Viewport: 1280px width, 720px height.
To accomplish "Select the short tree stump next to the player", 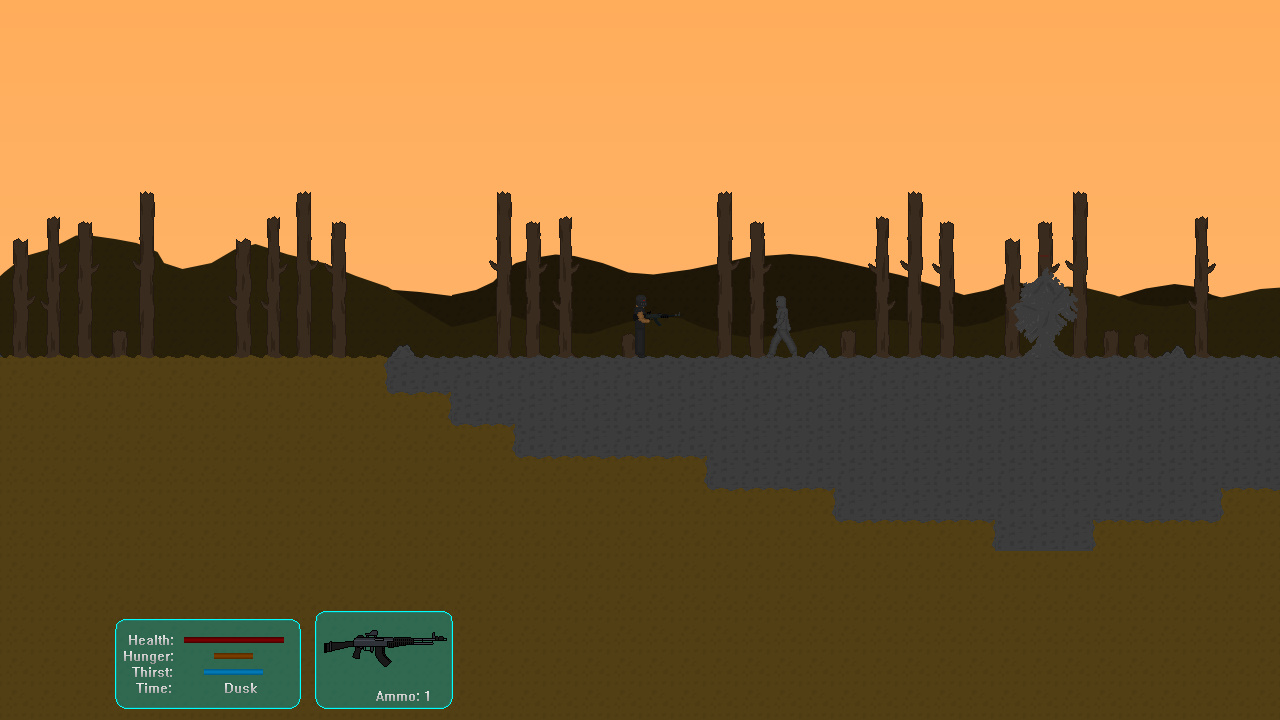I will click(627, 345).
